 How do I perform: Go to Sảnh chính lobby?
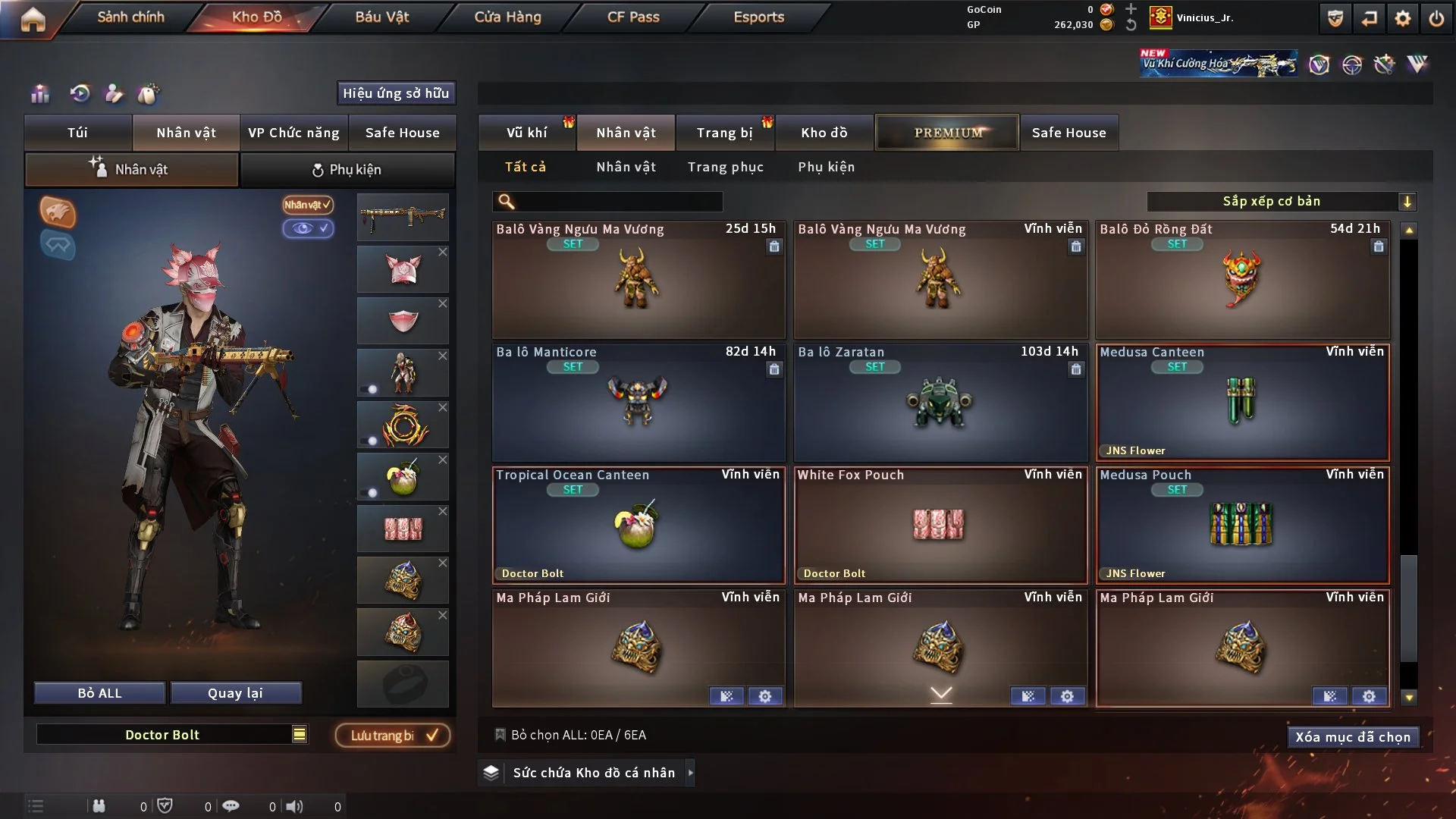130,17
